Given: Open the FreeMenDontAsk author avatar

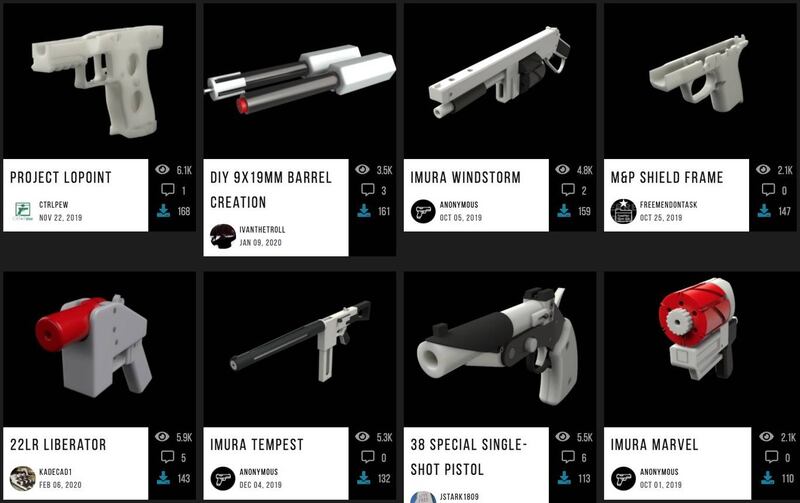Looking at the screenshot, I should point(623,211).
